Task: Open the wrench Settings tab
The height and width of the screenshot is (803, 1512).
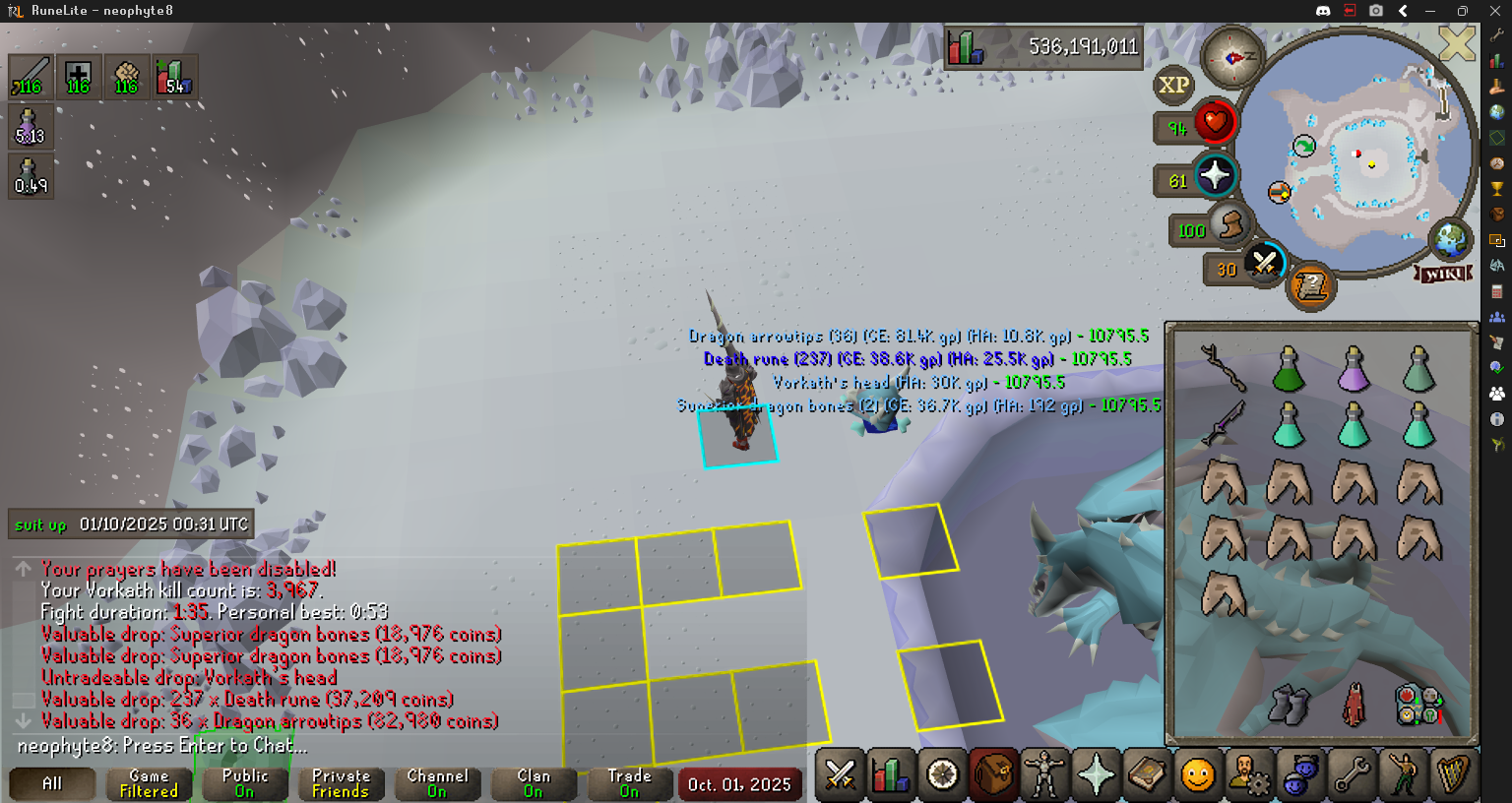Action: pyautogui.click(x=1352, y=775)
